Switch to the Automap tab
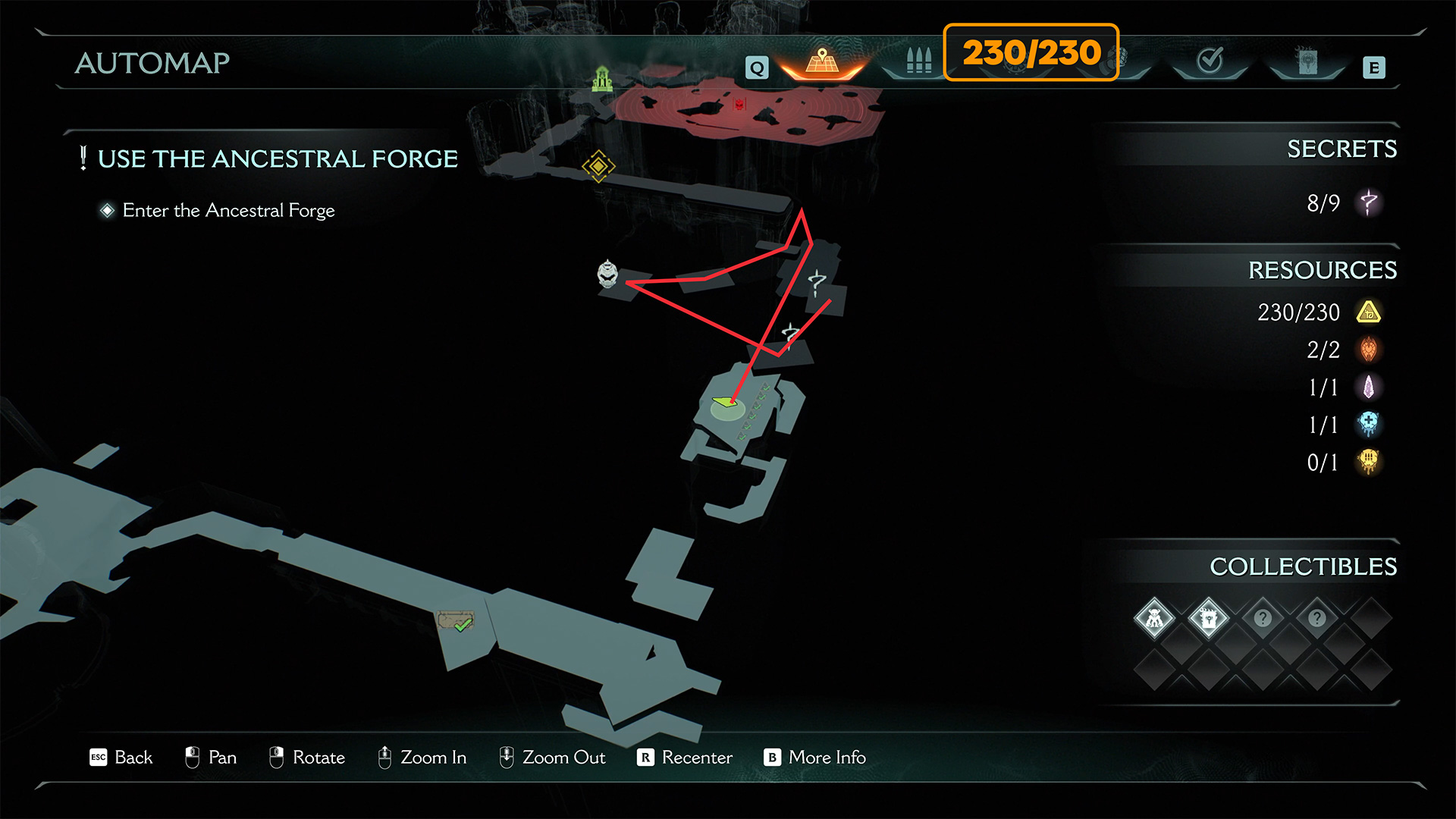Screen dimensions: 1456x819 tap(822, 62)
